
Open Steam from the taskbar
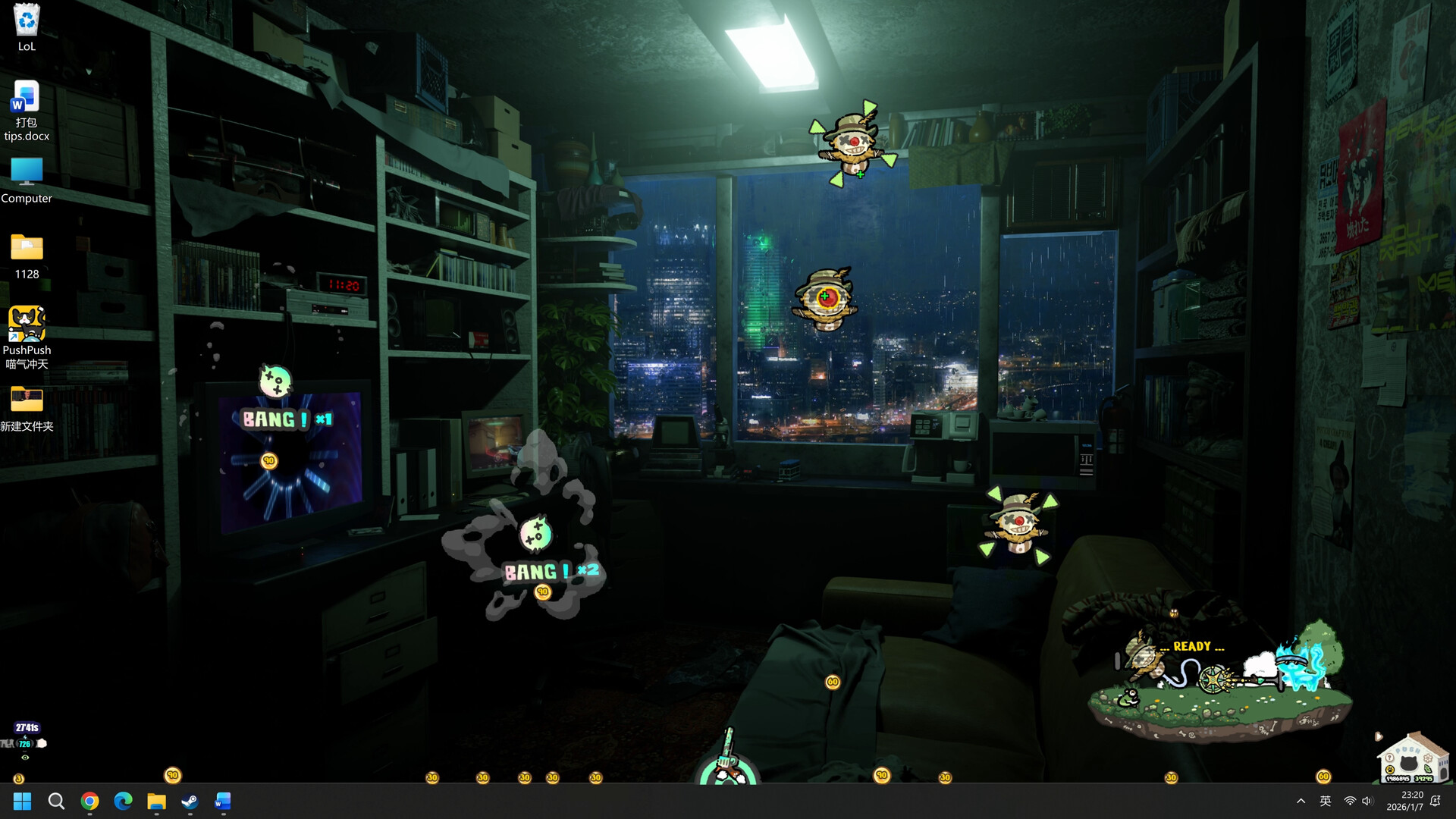(189, 801)
